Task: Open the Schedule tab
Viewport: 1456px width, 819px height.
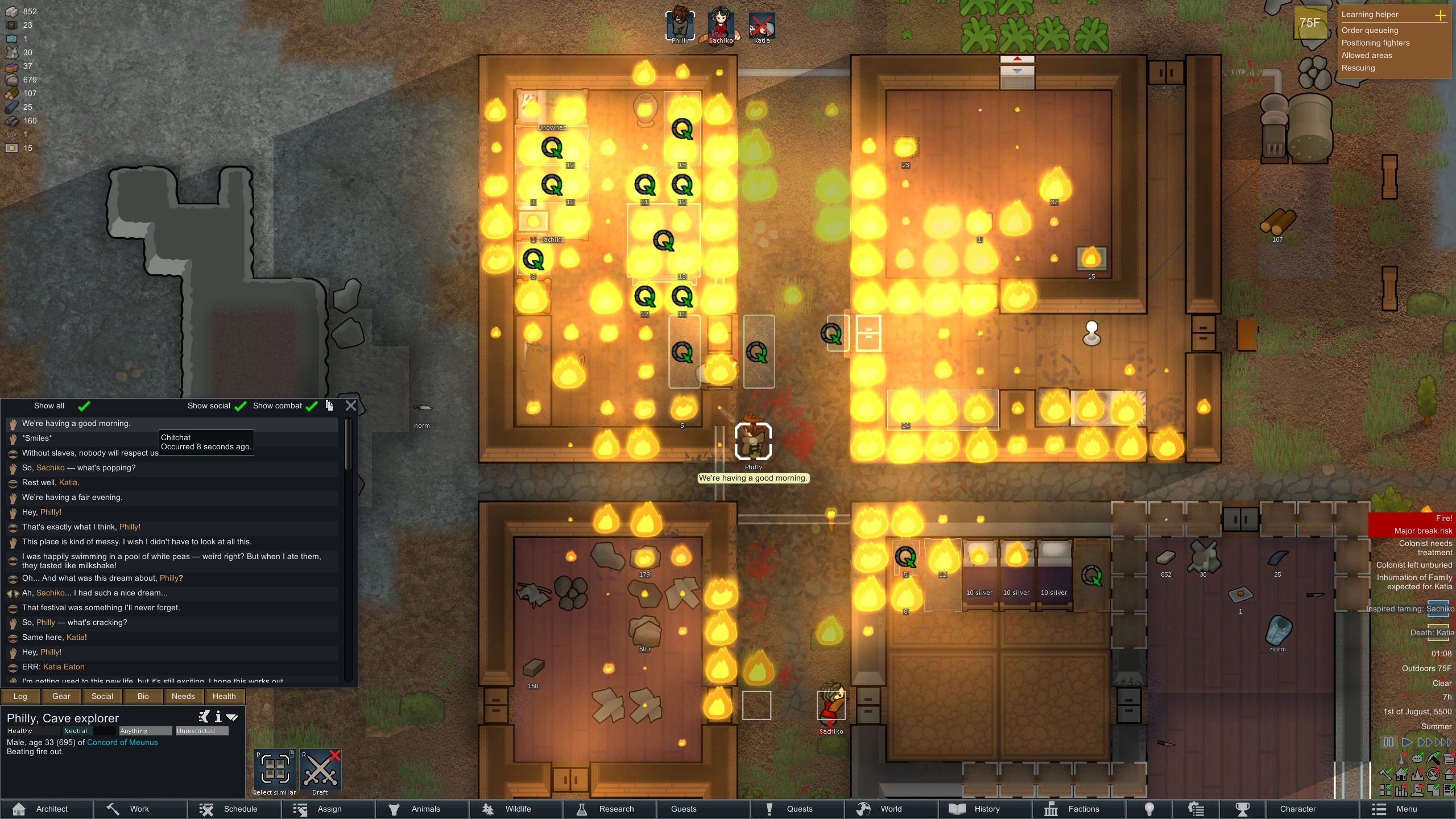Action: click(233, 809)
